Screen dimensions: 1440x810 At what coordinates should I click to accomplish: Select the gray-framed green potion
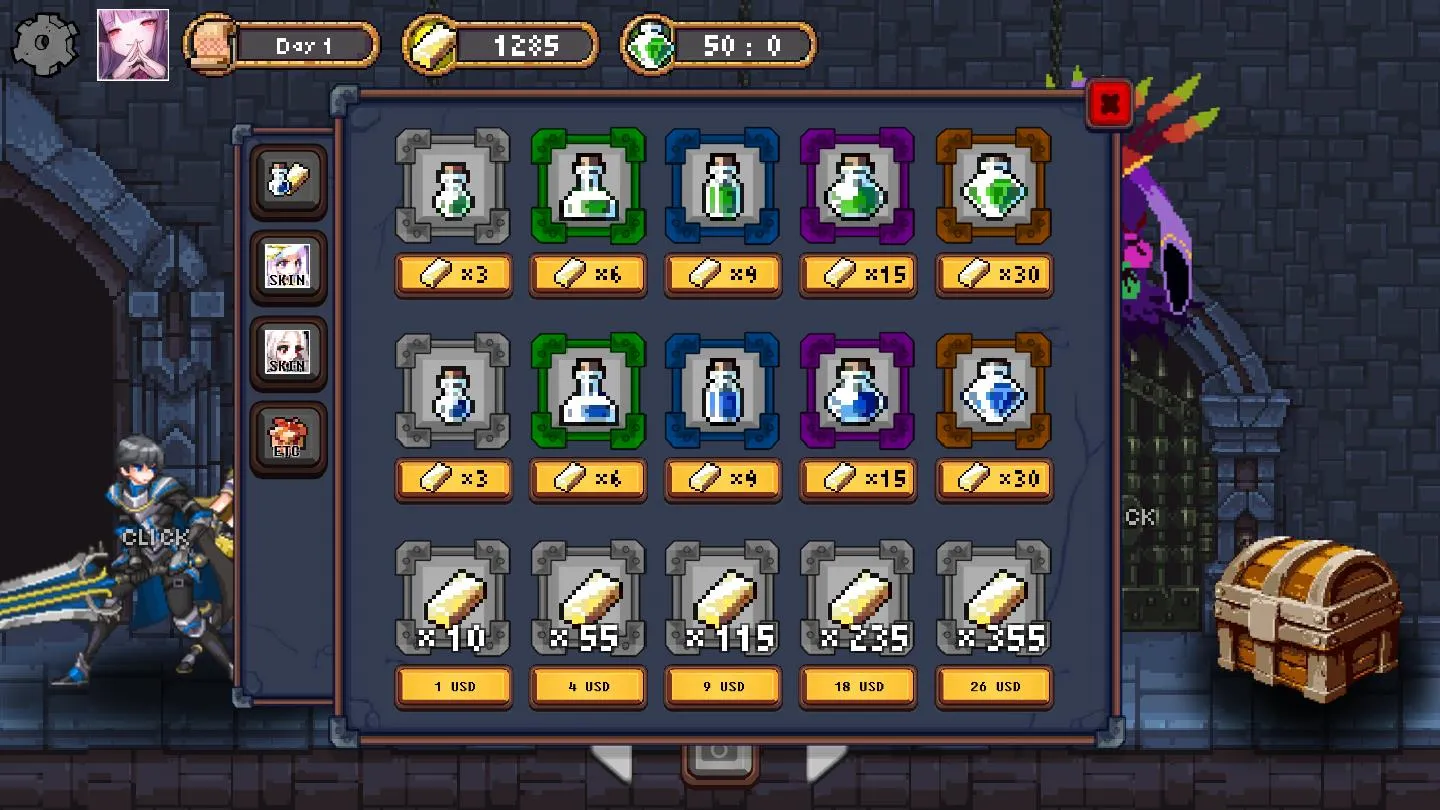[453, 188]
